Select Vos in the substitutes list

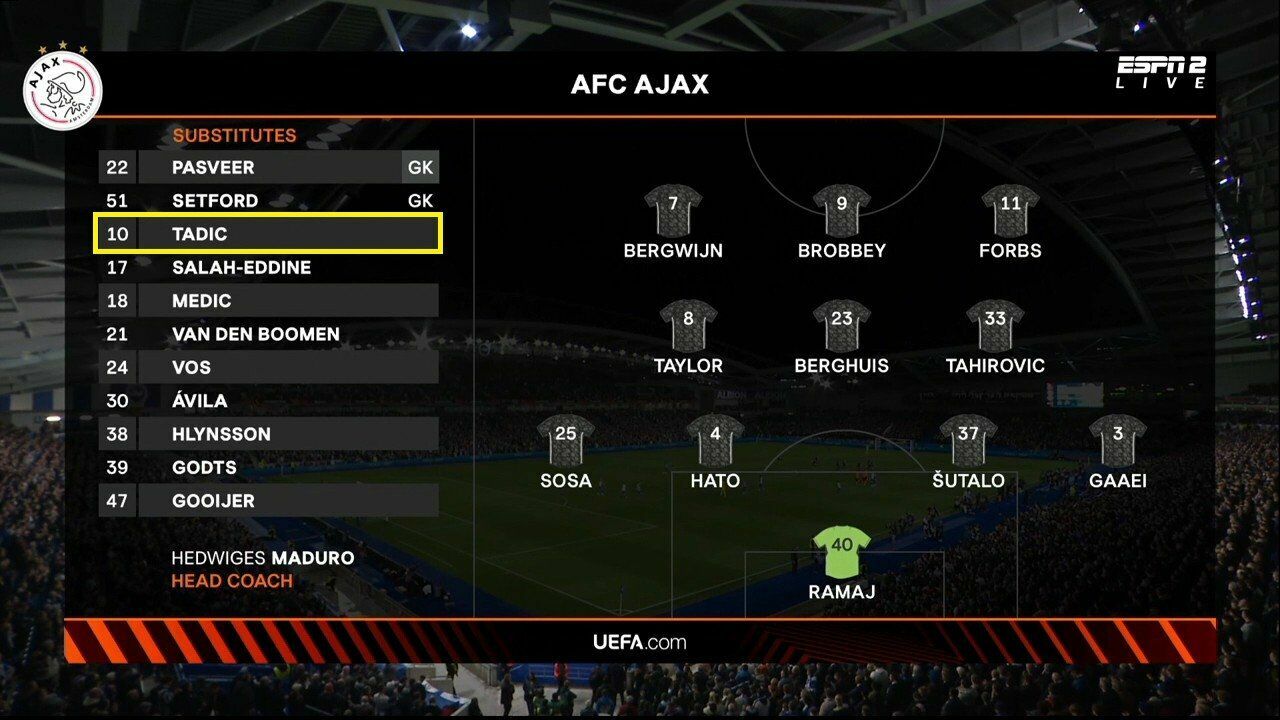coord(268,367)
